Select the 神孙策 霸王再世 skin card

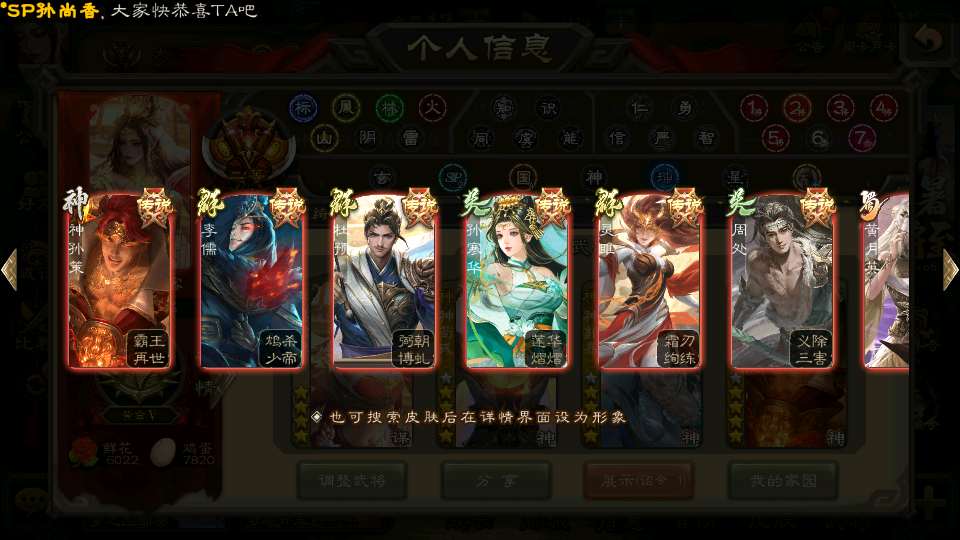(119, 281)
